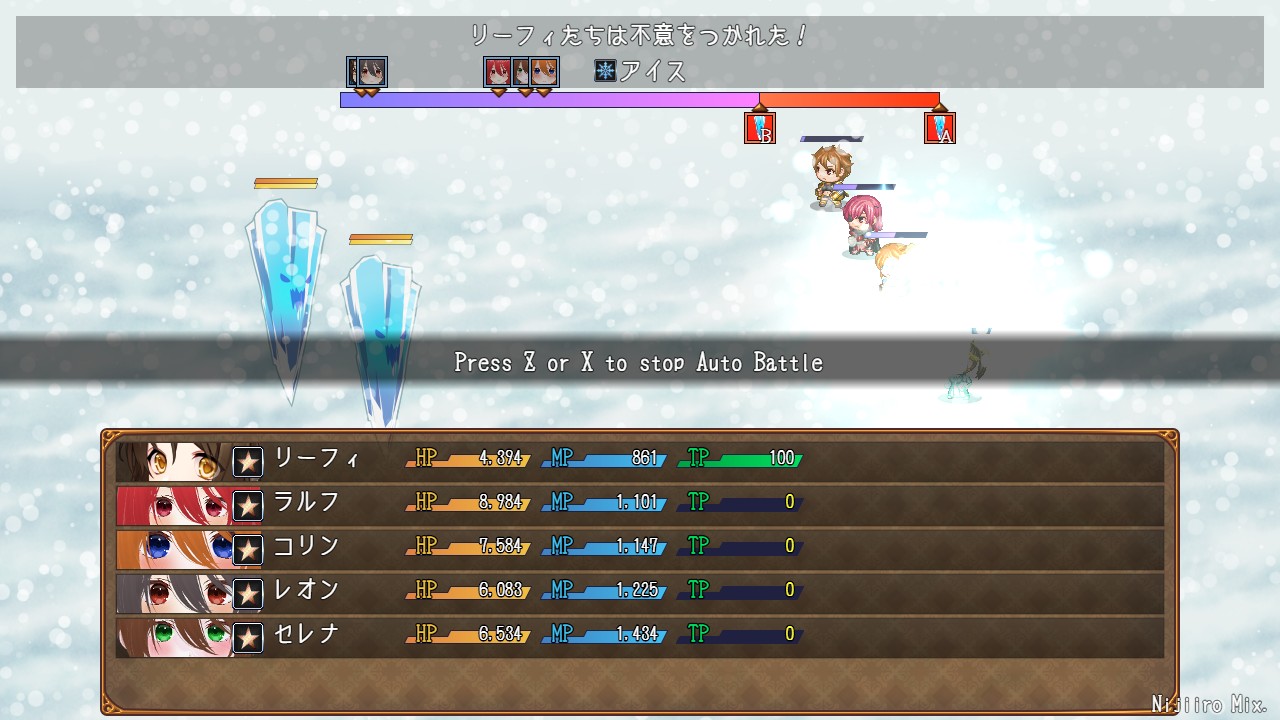Click enemy A's turn order marker
1280x720 pixels.
point(940,128)
